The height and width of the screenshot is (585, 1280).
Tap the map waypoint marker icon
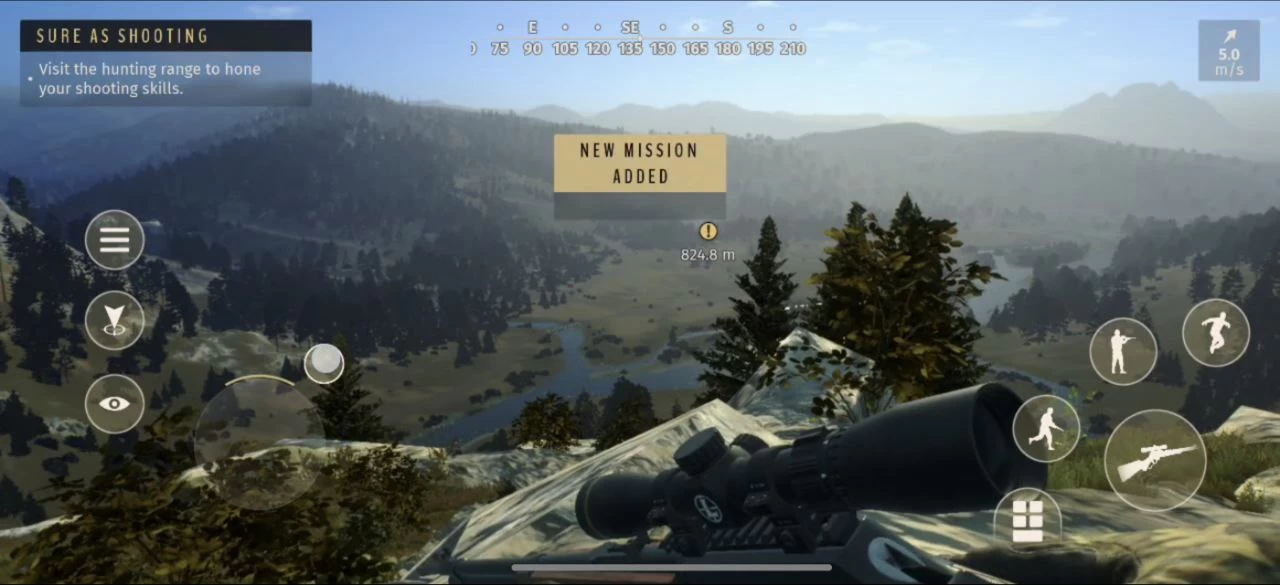click(x=115, y=321)
